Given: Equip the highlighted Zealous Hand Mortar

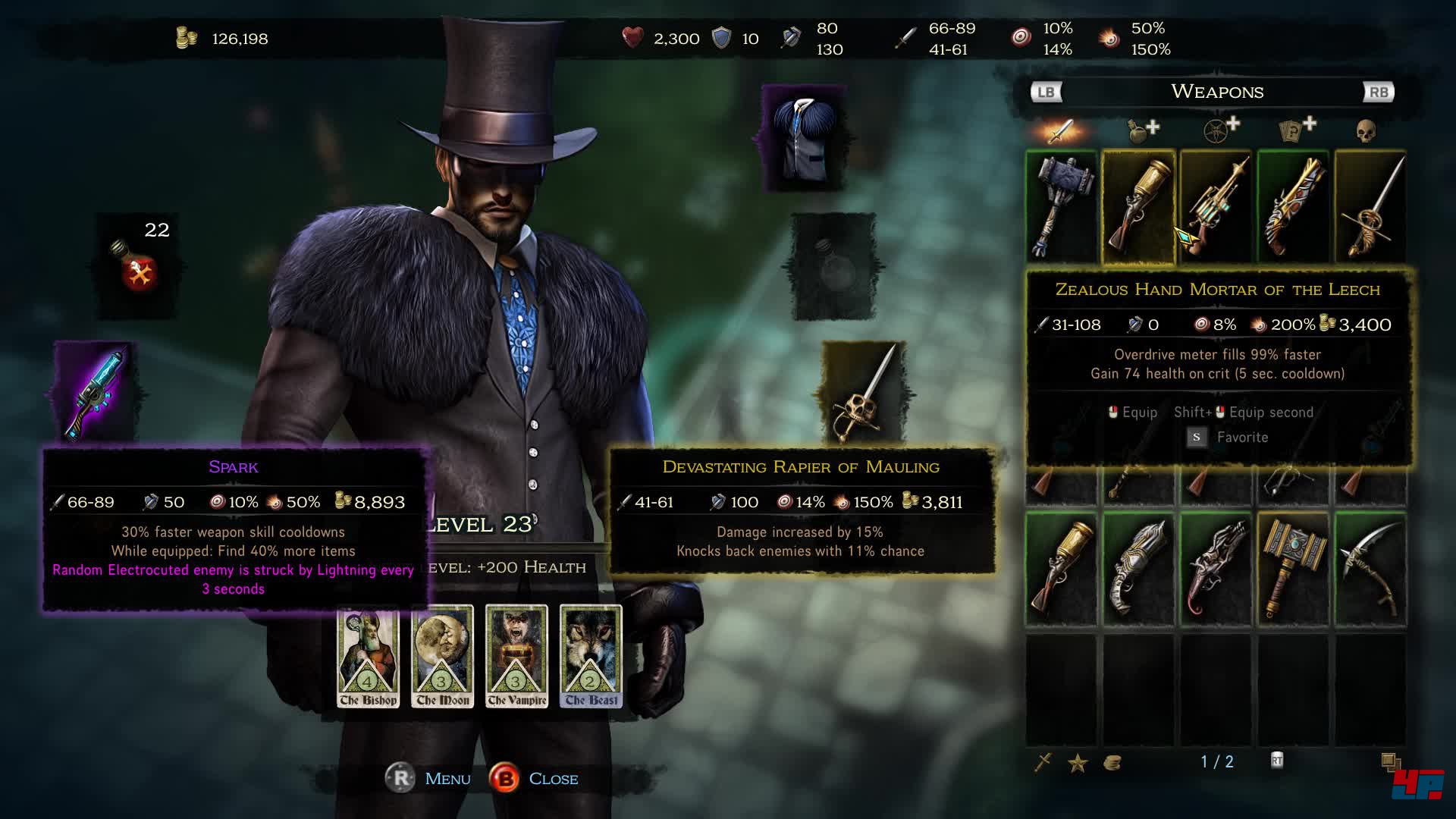Looking at the screenshot, I should click(1138, 206).
